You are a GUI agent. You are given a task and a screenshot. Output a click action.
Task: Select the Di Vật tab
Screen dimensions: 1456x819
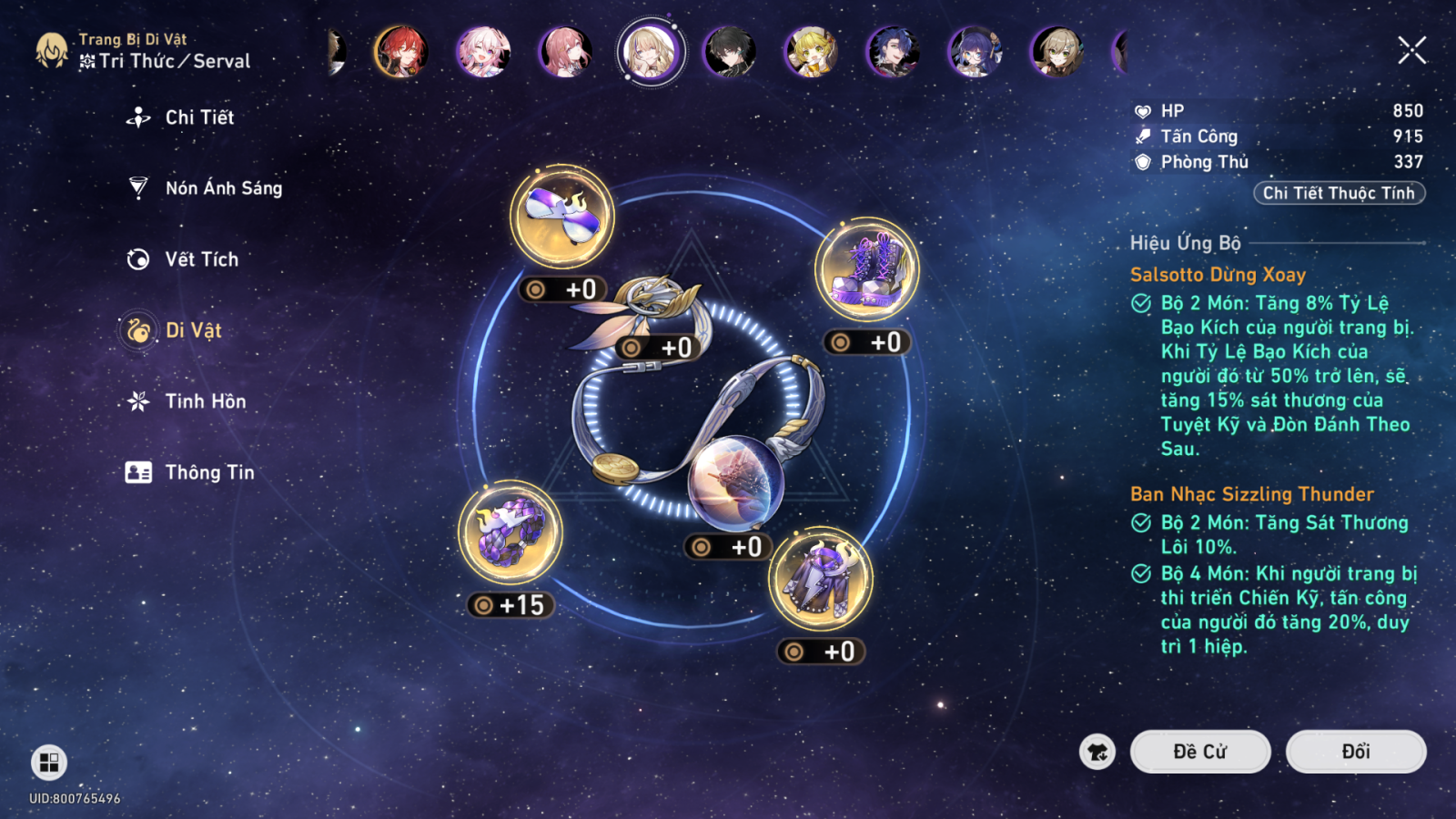(x=193, y=330)
